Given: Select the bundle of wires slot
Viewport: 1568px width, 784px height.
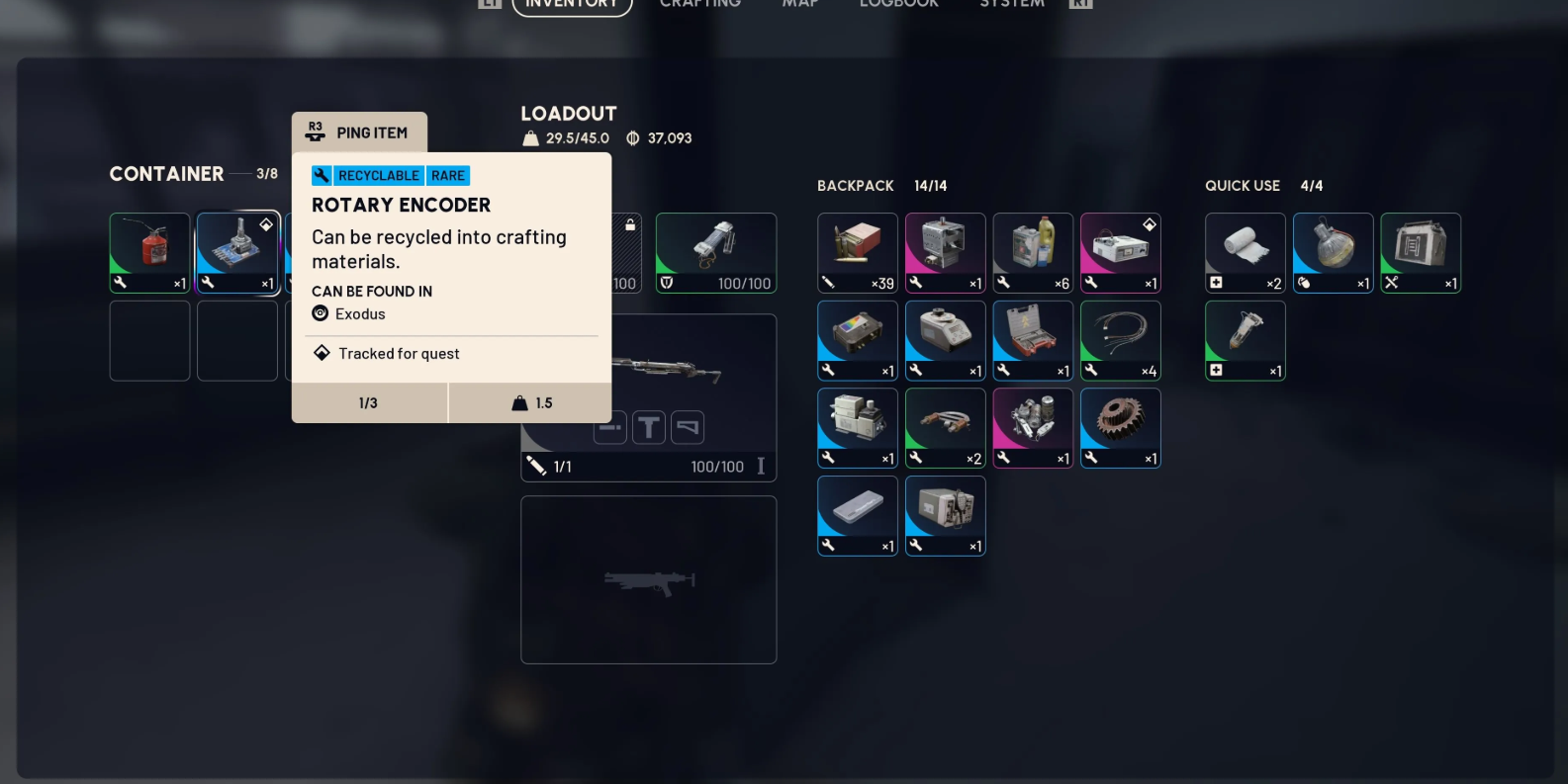Looking at the screenshot, I should 1120,340.
